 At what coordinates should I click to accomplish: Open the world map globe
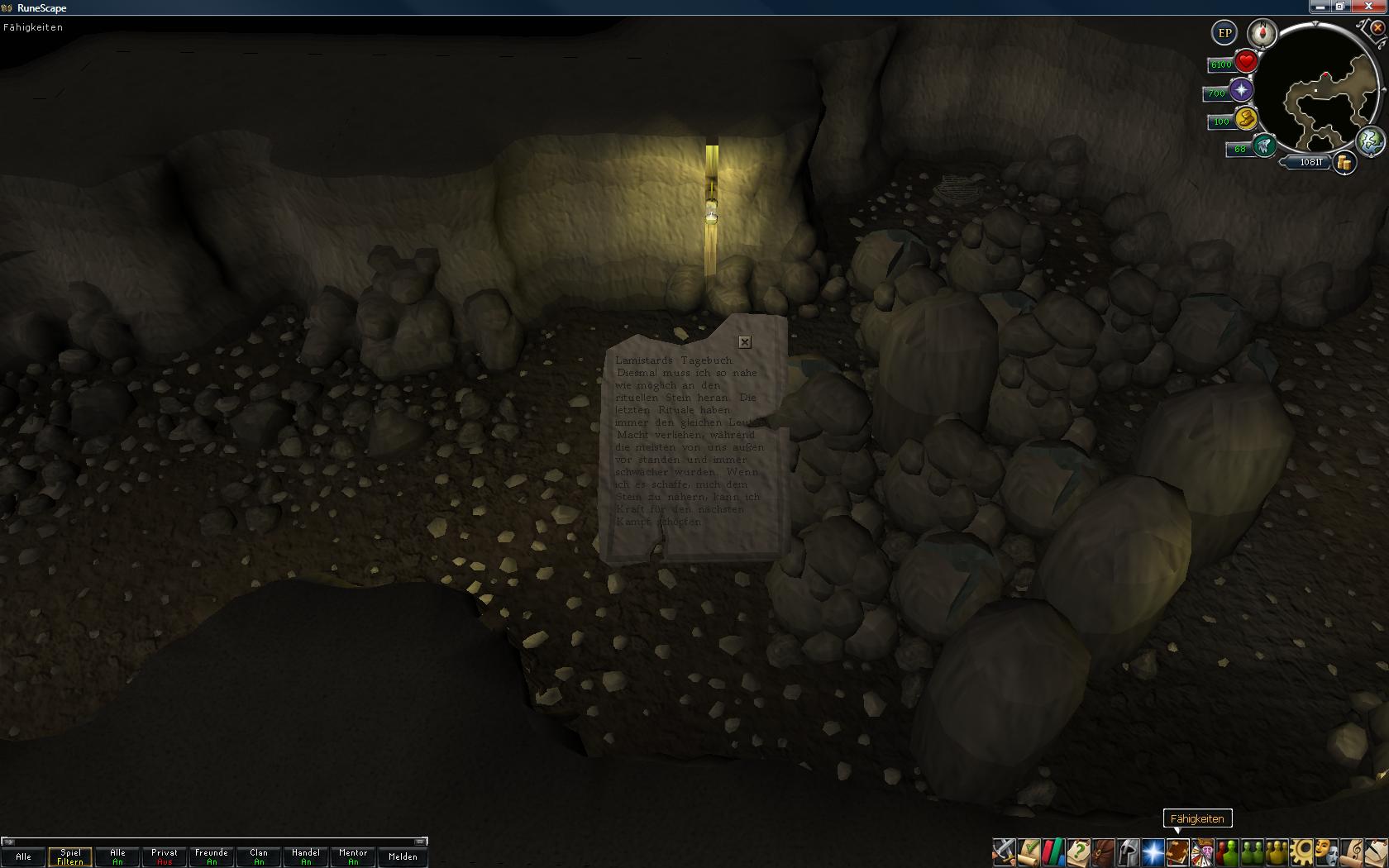tap(1370, 141)
